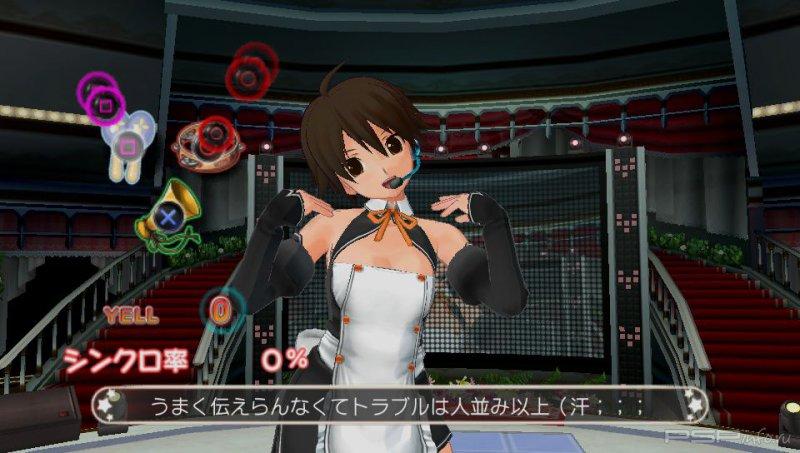Tap the tambourine note target
Image resolution: width=800 pixels, height=453 pixels.
coord(203,142)
